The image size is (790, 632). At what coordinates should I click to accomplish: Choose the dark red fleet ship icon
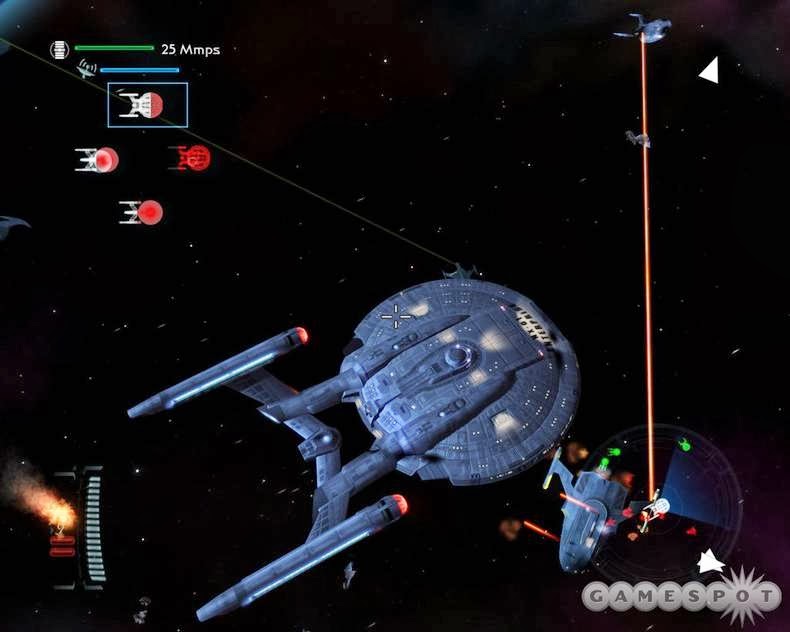pyautogui.click(x=190, y=158)
